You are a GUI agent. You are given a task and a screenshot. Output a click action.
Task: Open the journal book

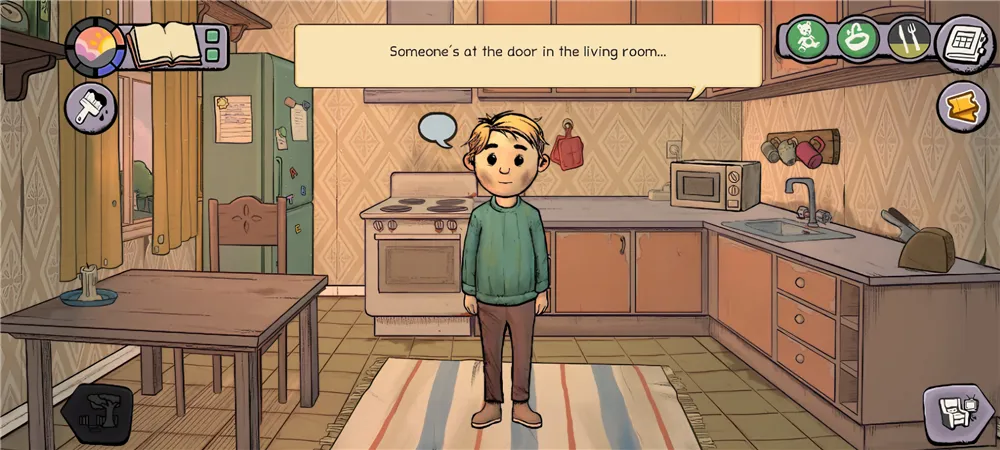pyautogui.click(x=164, y=45)
